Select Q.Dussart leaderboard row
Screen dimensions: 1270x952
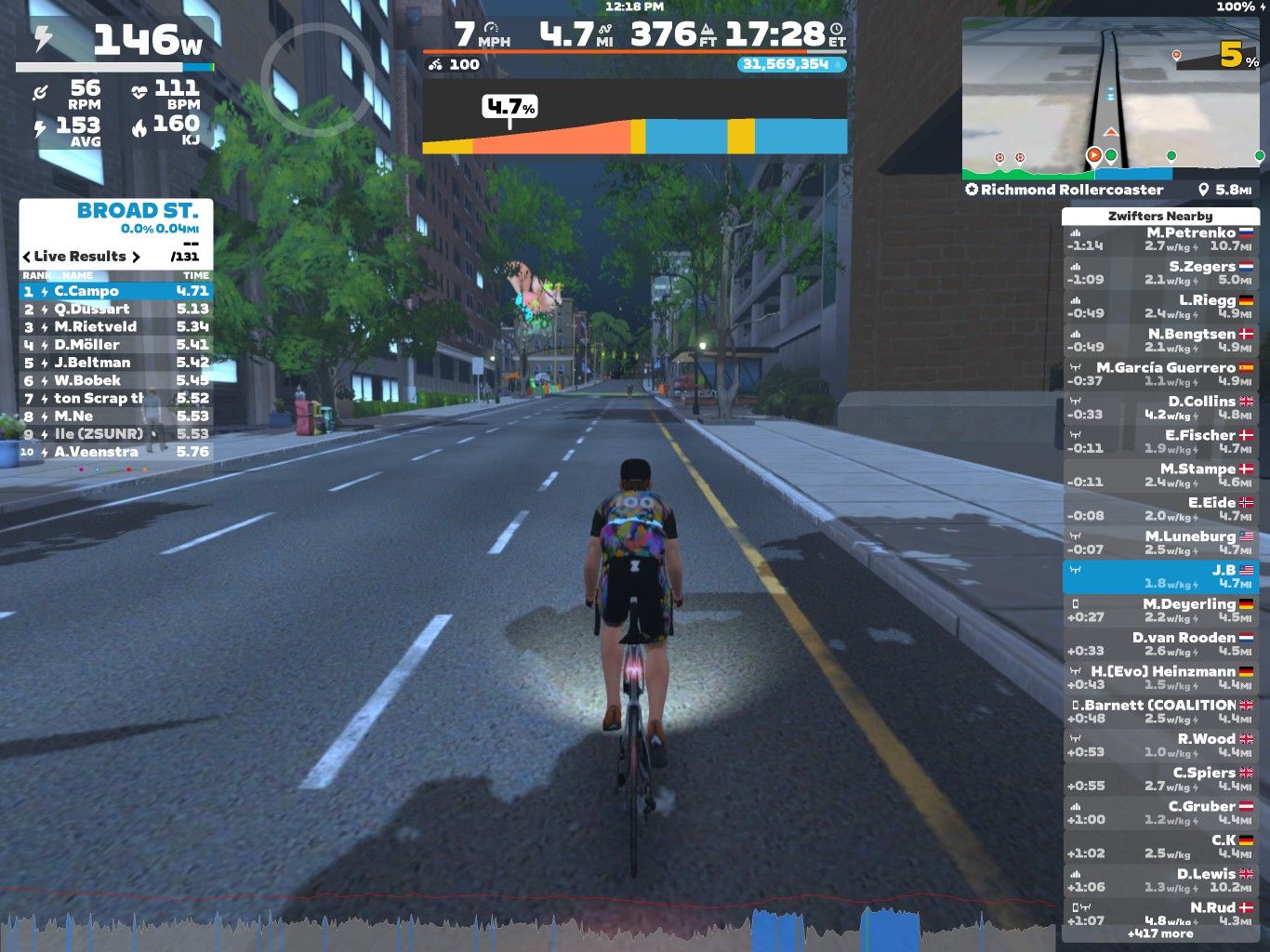[116, 309]
